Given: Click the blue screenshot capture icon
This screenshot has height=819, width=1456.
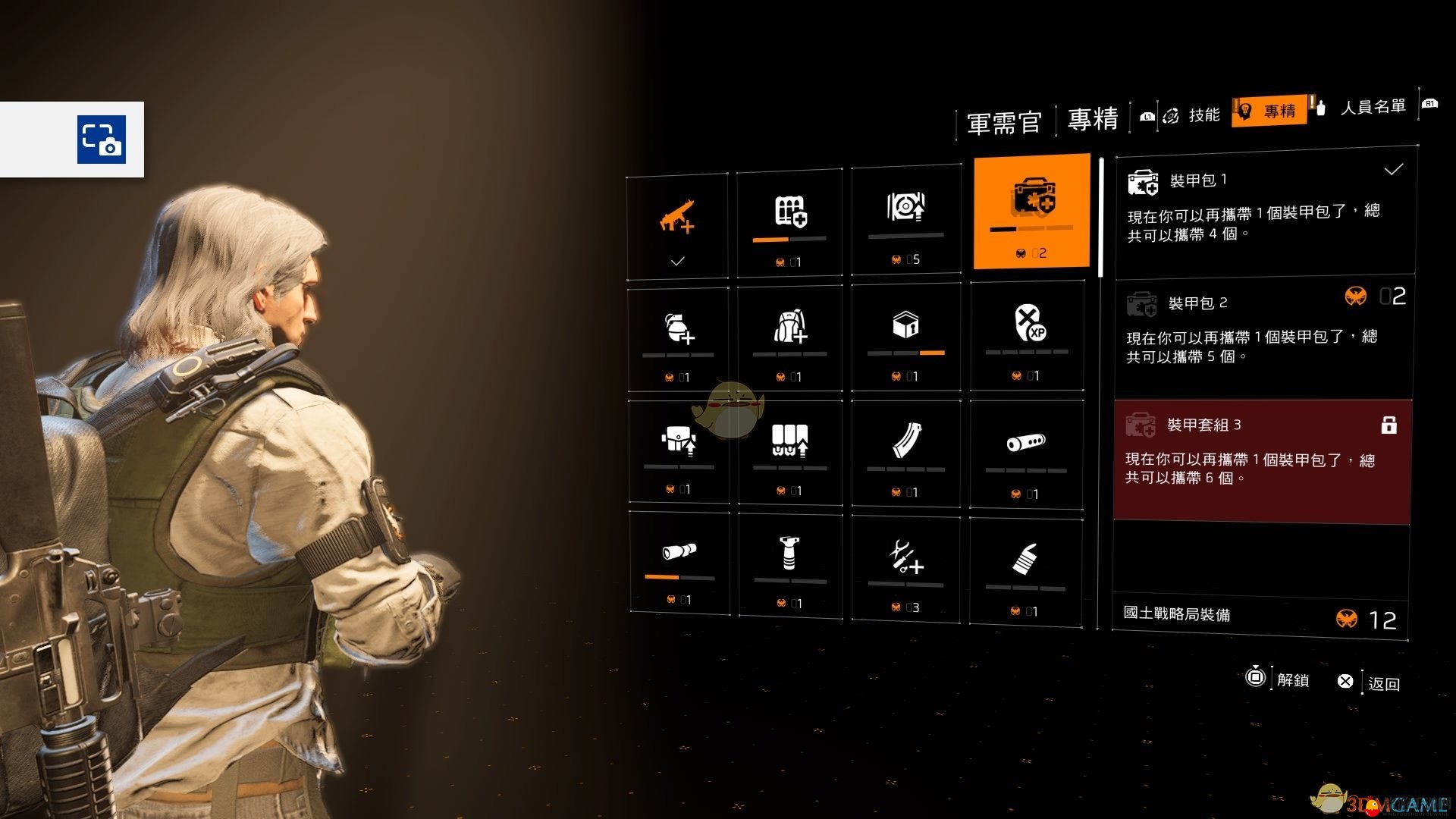Looking at the screenshot, I should coord(102,140).
